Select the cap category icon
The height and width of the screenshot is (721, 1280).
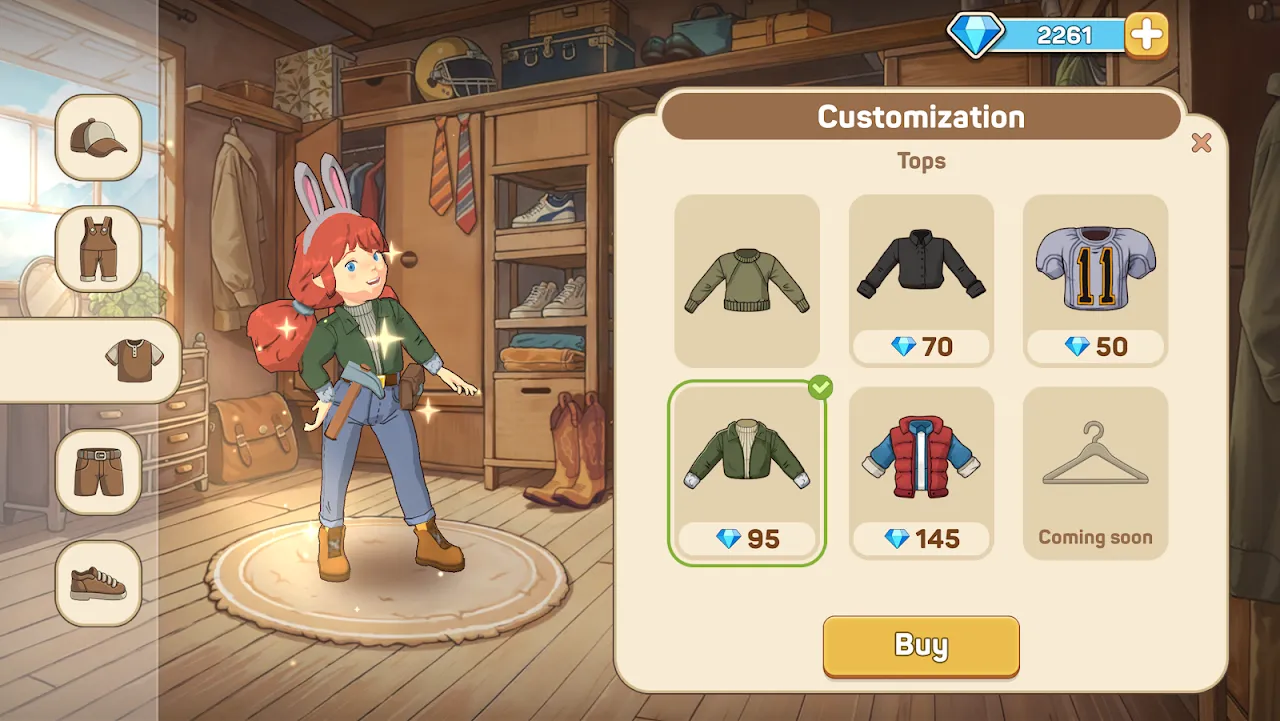click(x=97, y=138)
